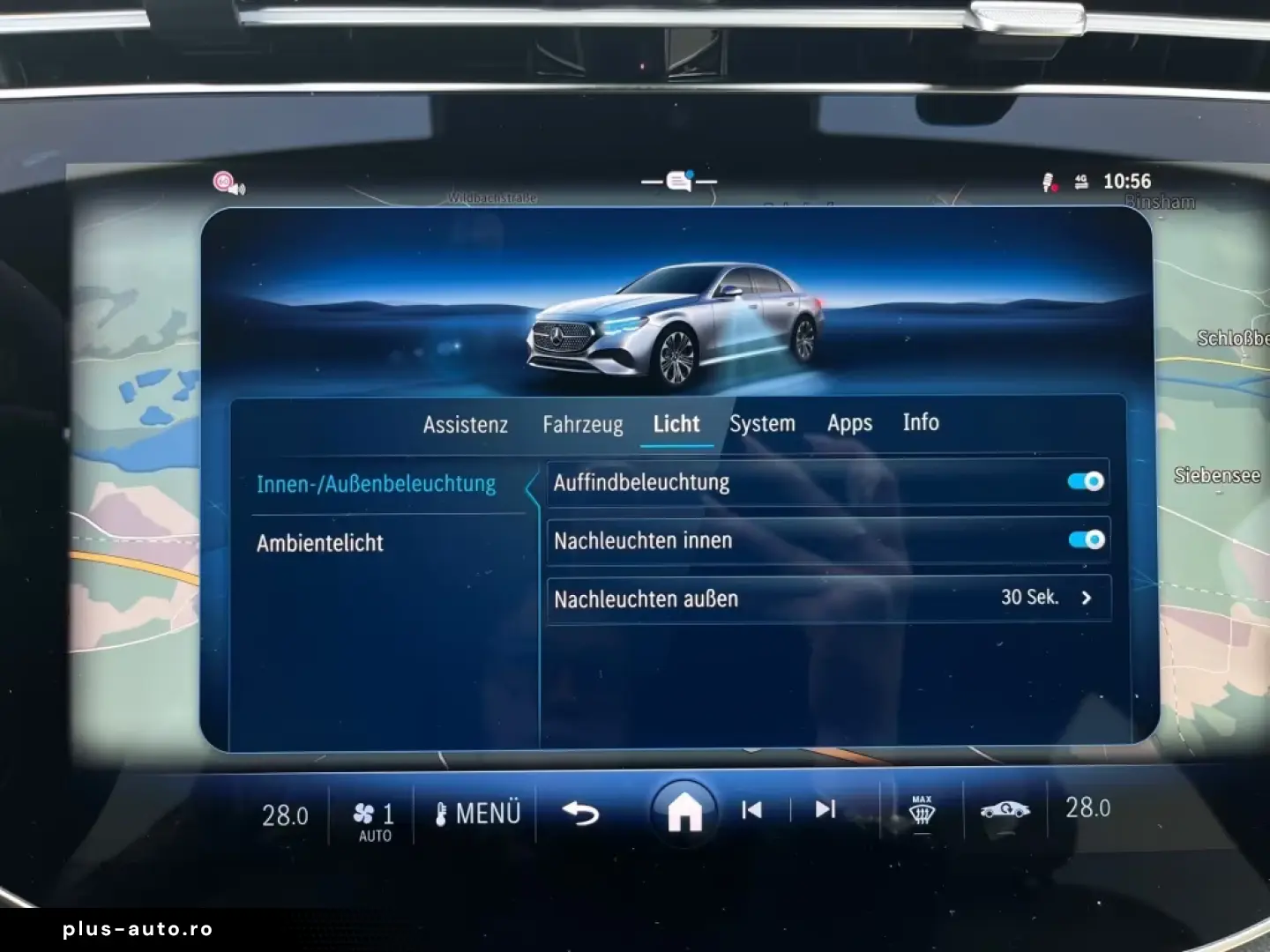Open the vehicle quick-settings car icon
1270x952 pixels.
(1005, 809)
